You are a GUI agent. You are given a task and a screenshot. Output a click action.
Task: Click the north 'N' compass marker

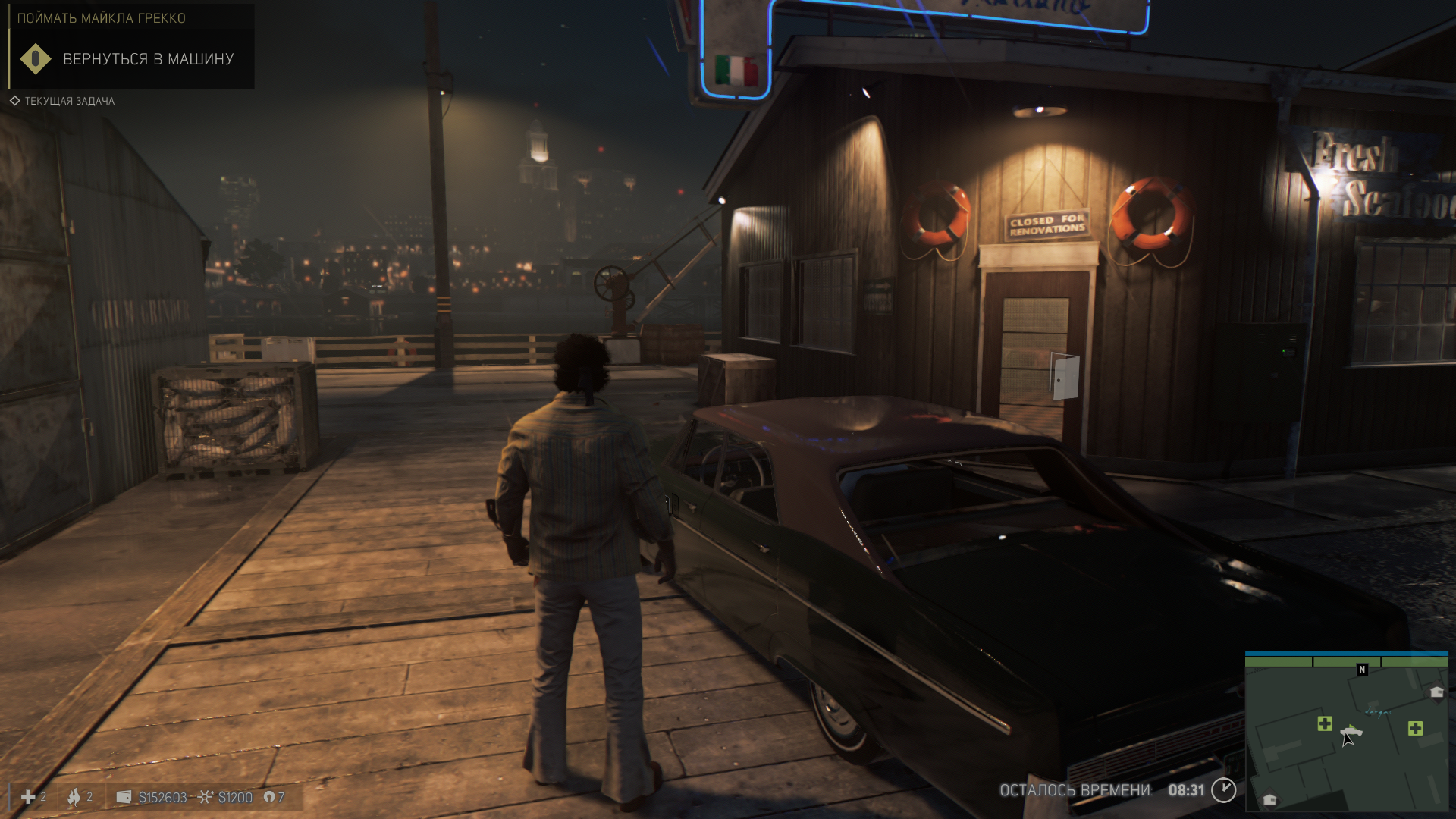click(x=1362, y=670)
